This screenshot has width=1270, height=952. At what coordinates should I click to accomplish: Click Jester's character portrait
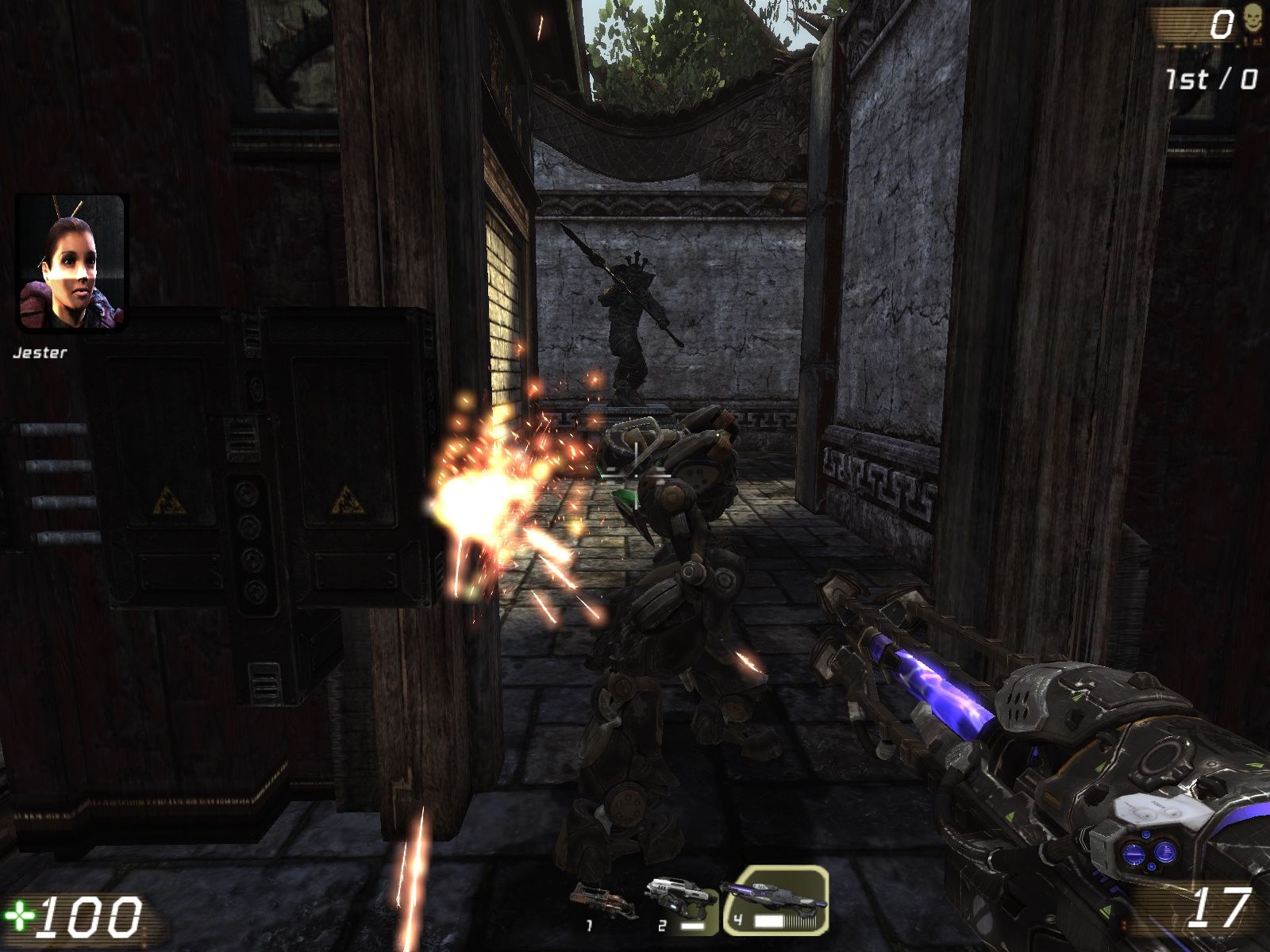71,263
